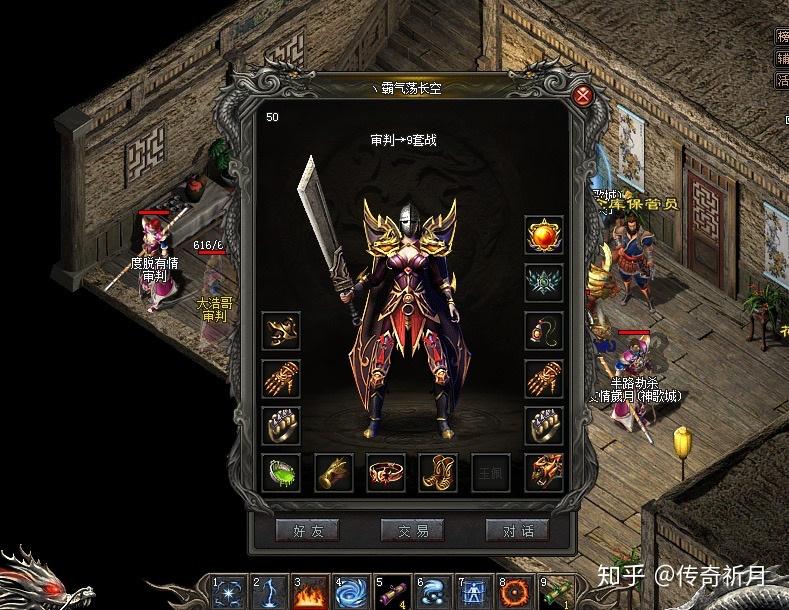
Task: Select the dragon head item slot
Action: coord(545,472)
